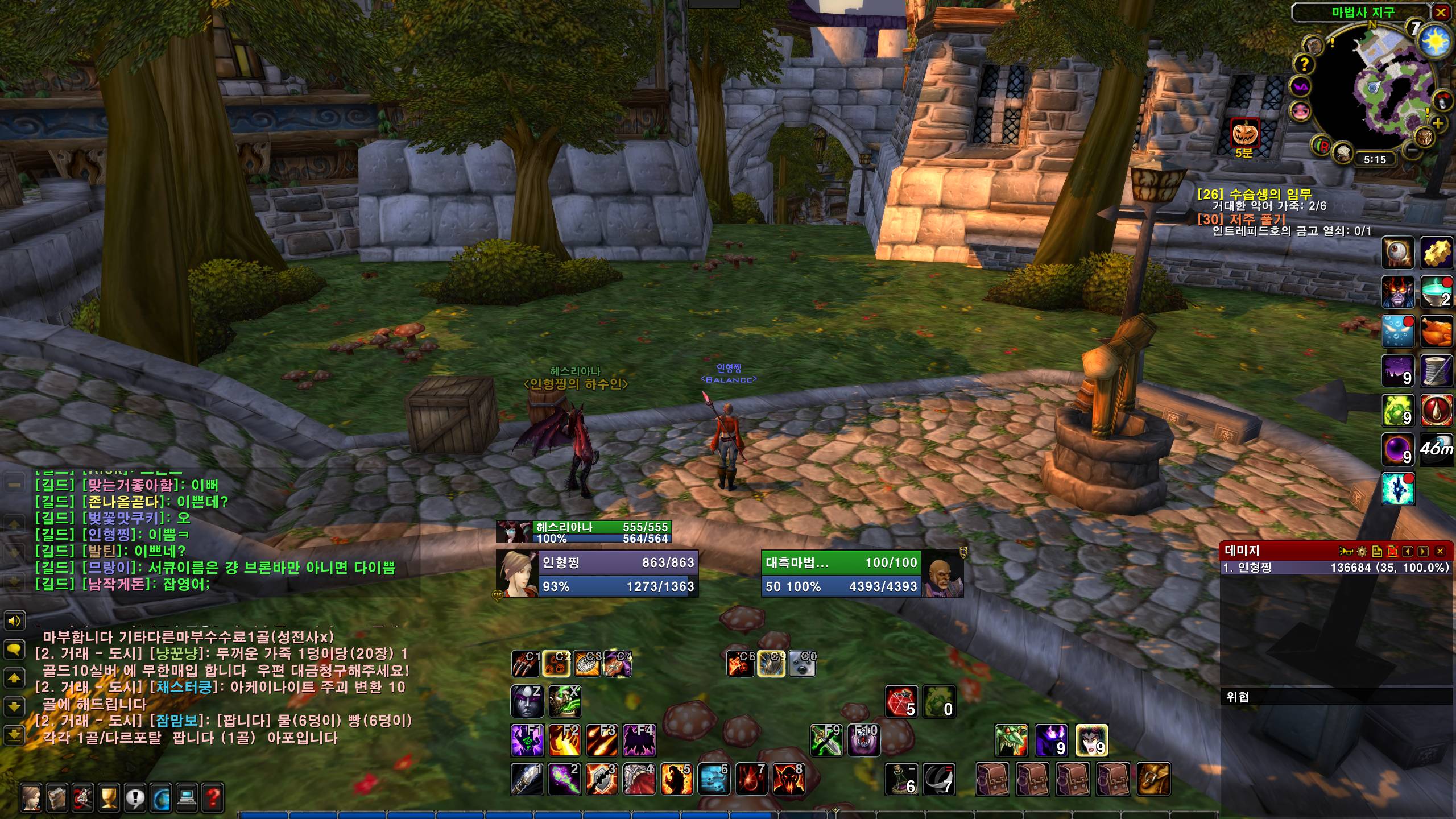Open the computer main menu button

(x=187, y=798)
